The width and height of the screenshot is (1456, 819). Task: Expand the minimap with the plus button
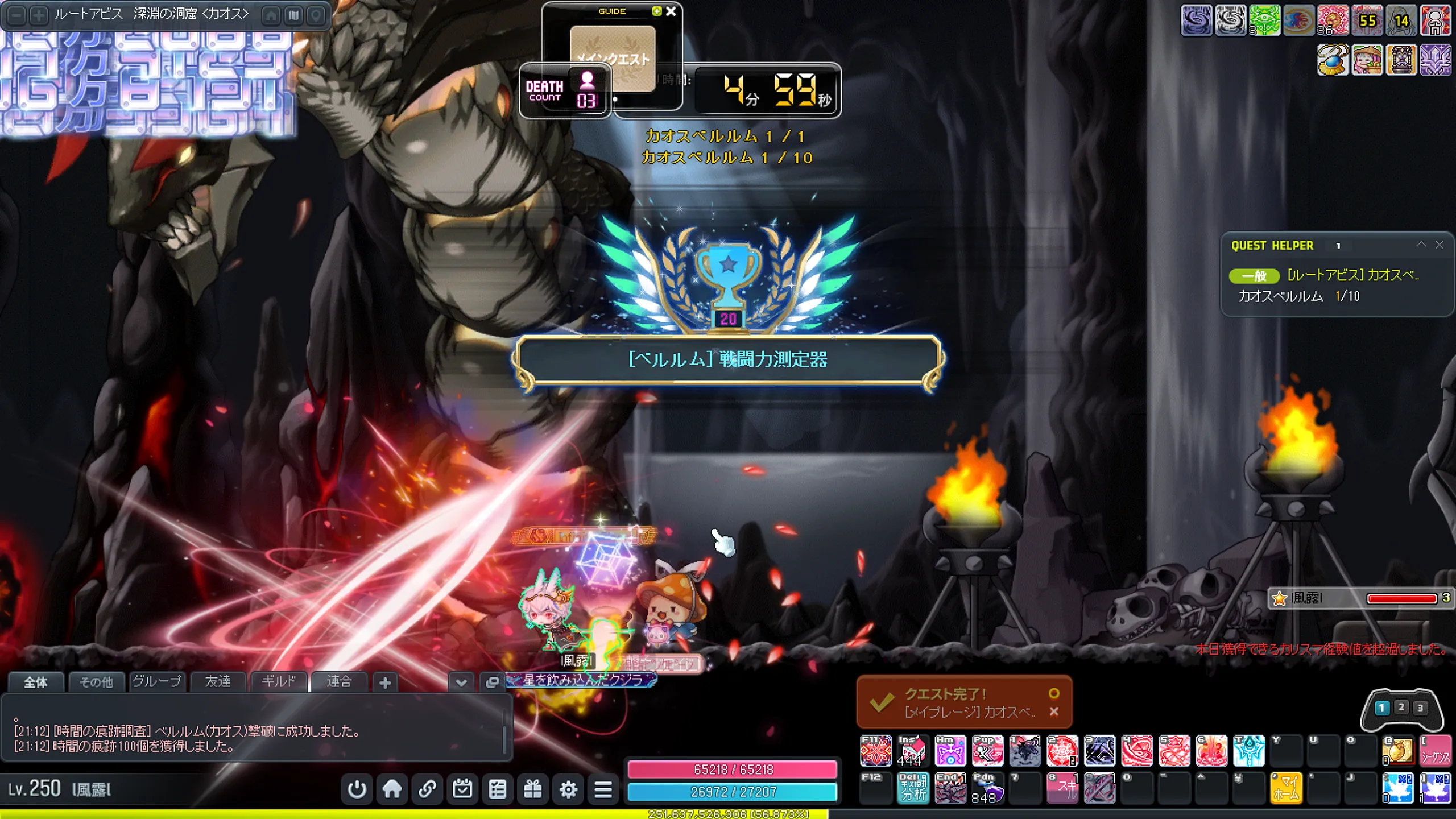pyautogui.click(x=39, y=15)
